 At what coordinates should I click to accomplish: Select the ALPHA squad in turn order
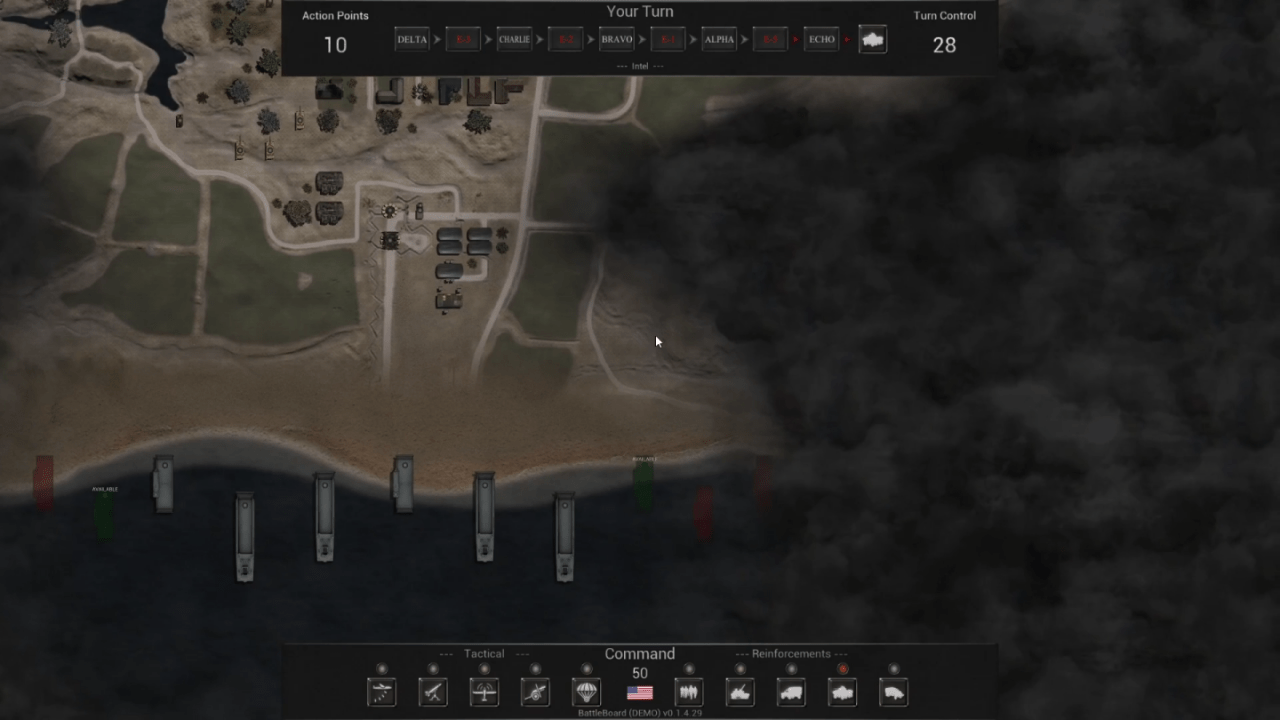point(719,40)
